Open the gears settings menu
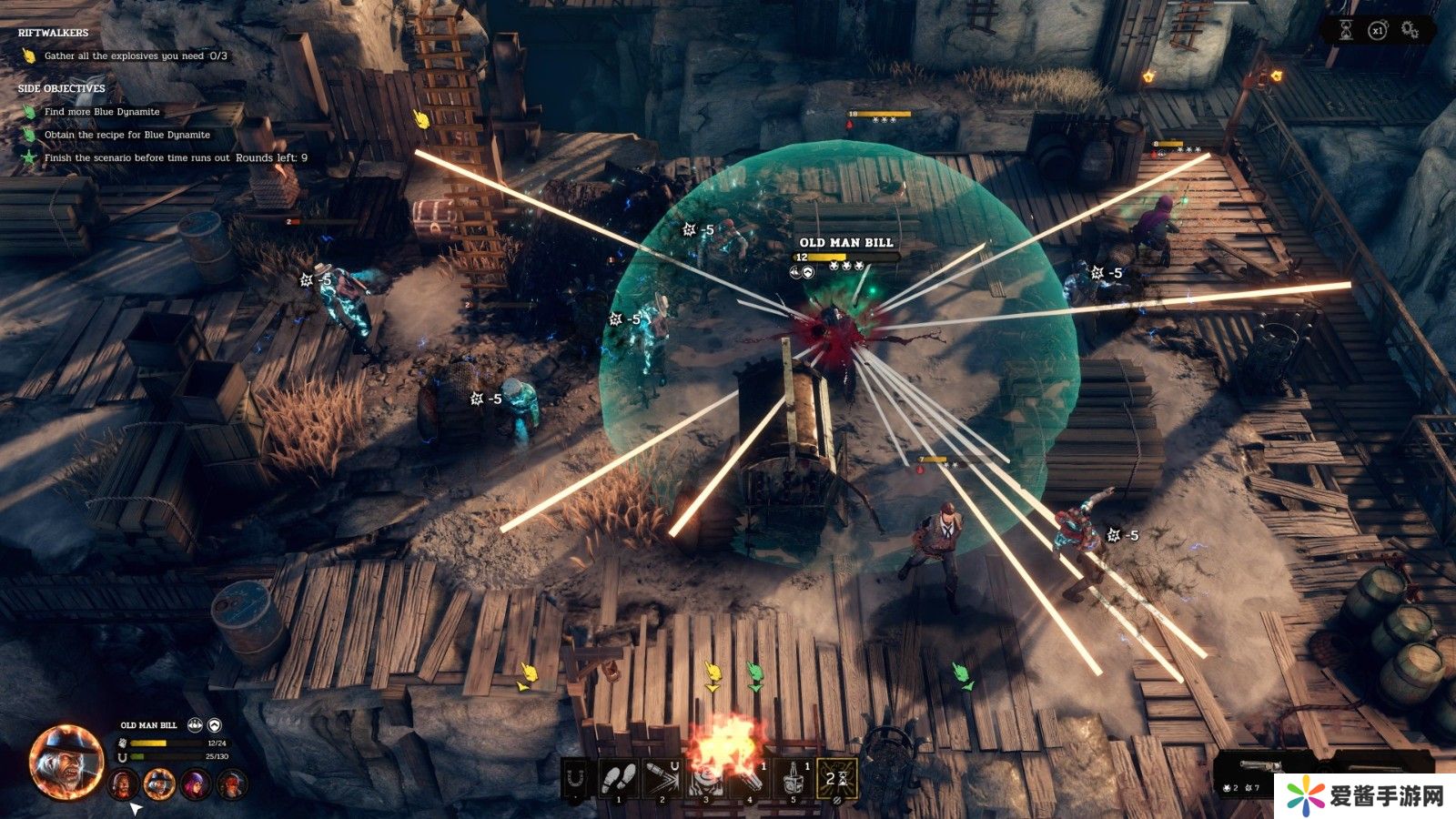The image size is (1456, 819). 1410,30
